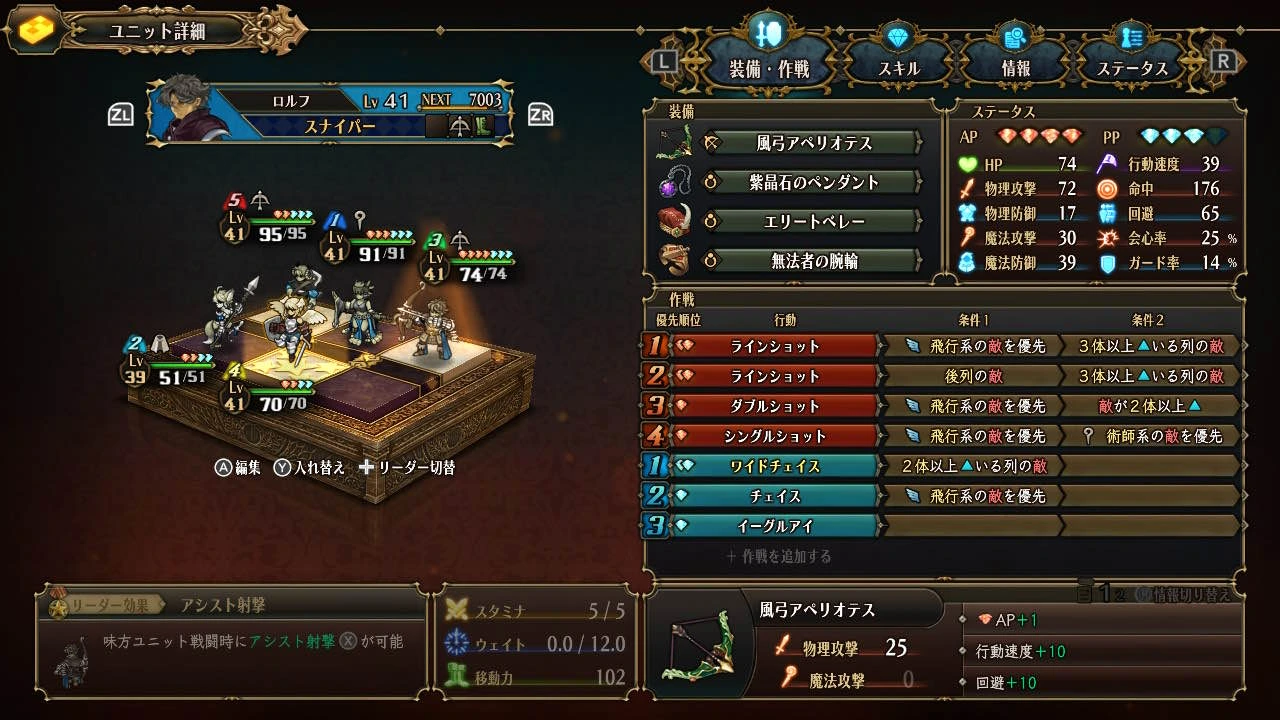This screenshot has height=720, width=1280.
Task: Edit the 敵が2体以上 condition
Action: (x=1150, y=406)
